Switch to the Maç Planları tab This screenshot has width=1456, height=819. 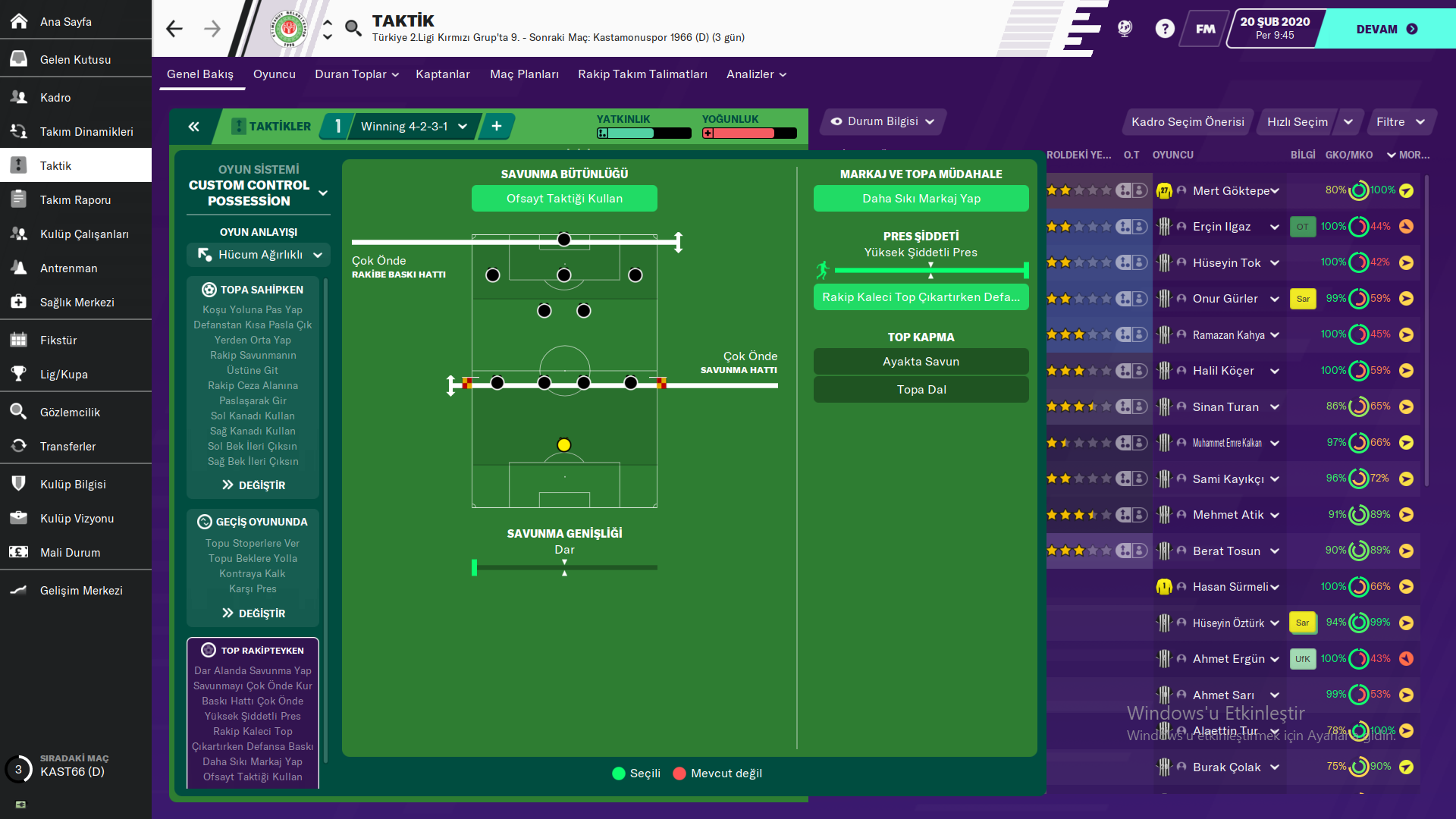tap(524, 74)
